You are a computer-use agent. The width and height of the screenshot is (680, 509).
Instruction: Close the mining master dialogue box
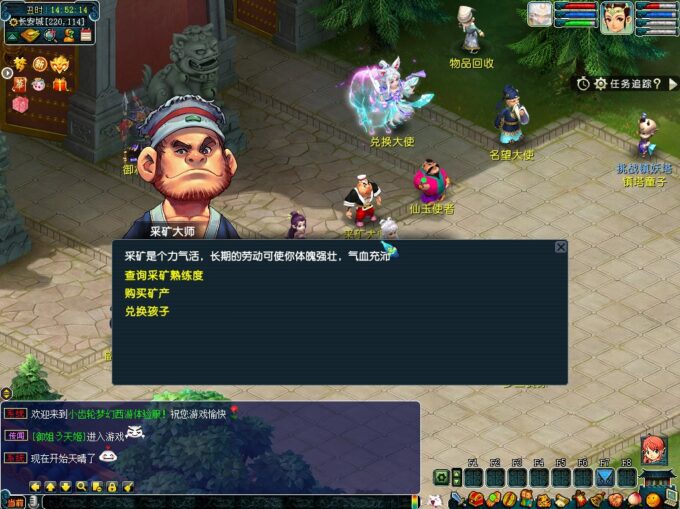(560, 247)
